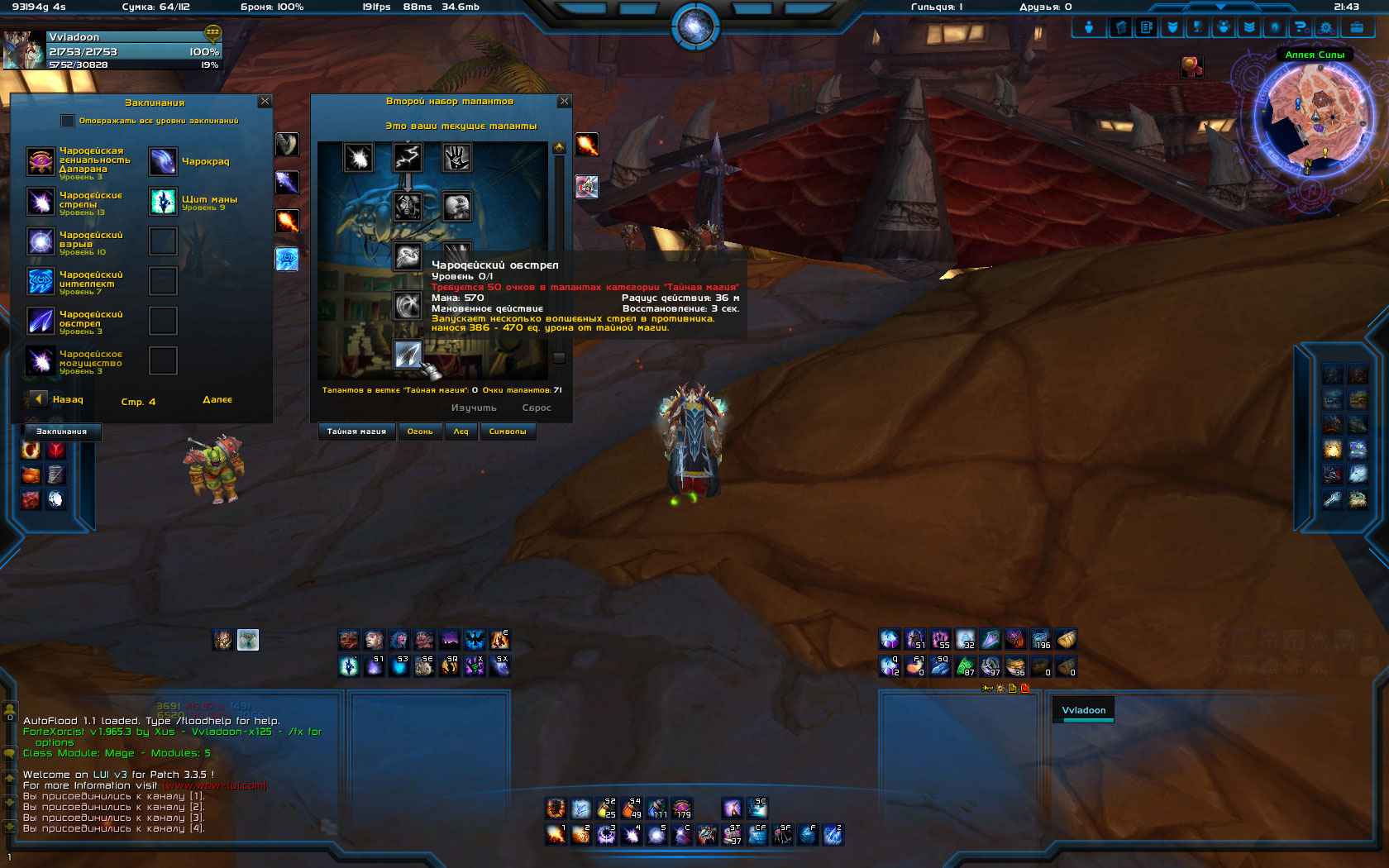
Task: Switch to the Тайная магия talent tab
Action: [x=356, y=432]
